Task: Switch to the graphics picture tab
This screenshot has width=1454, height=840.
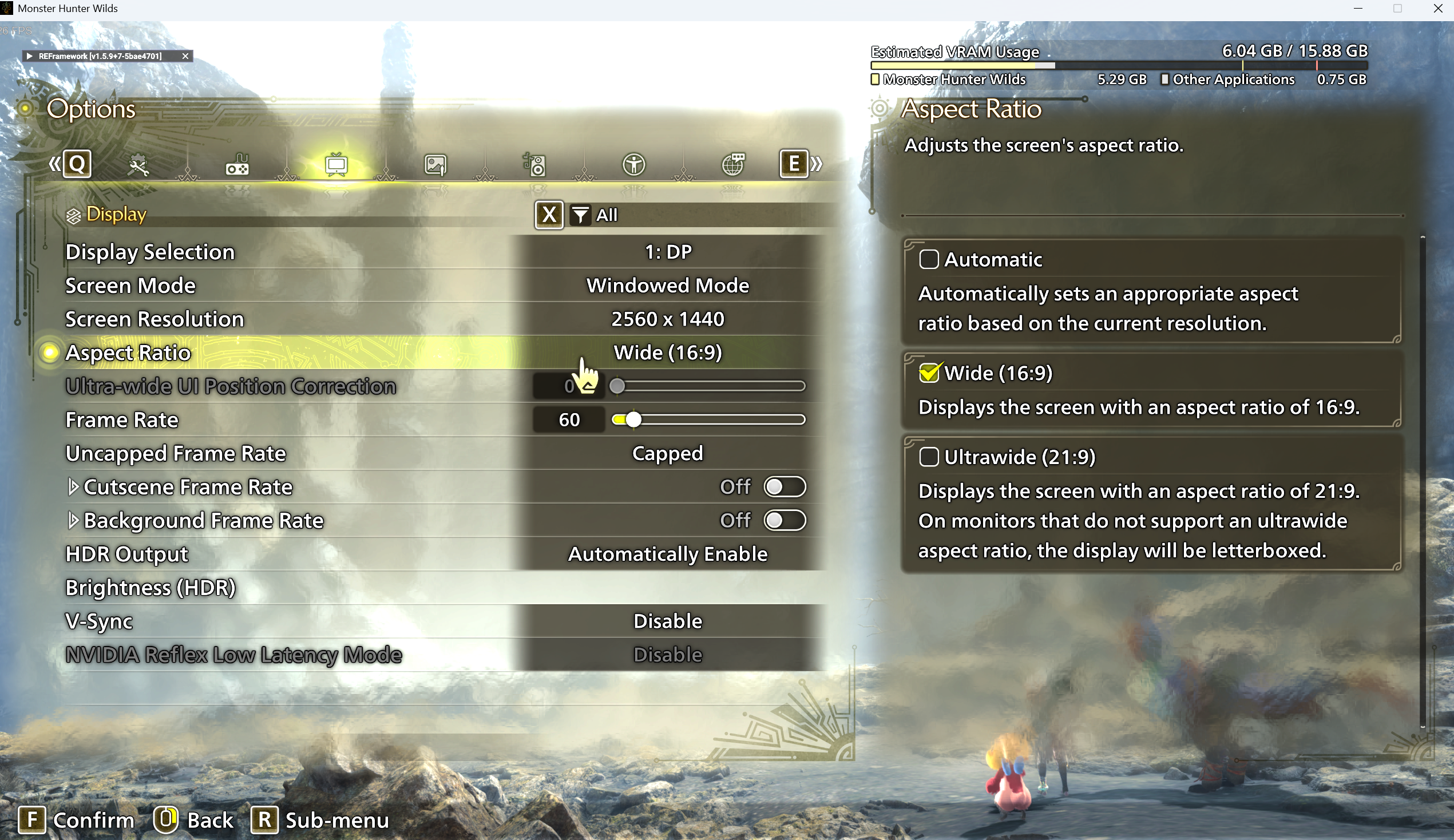Action: click(x=435, y=165)
